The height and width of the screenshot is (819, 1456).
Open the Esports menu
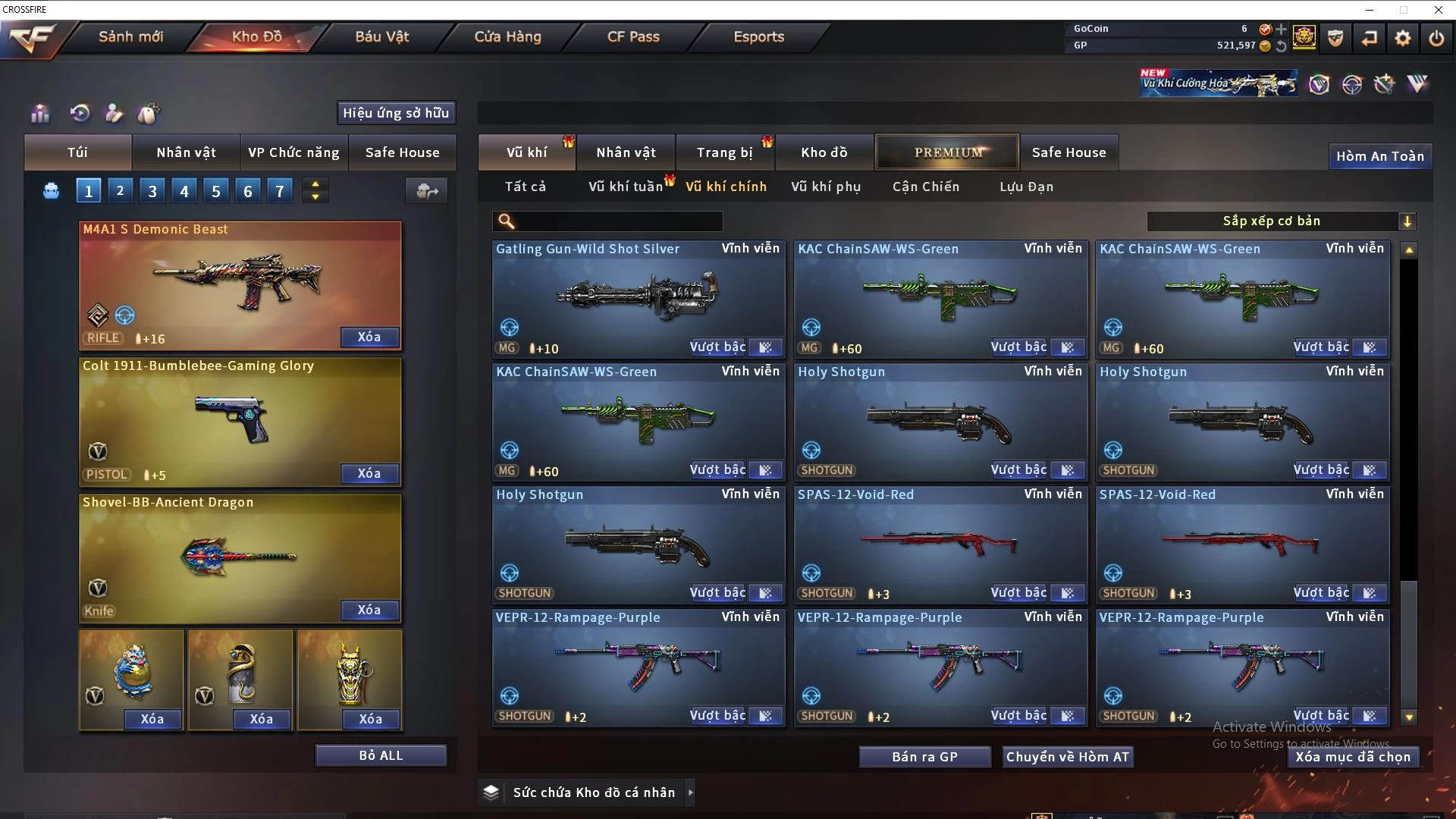click(x=758, y=36)
